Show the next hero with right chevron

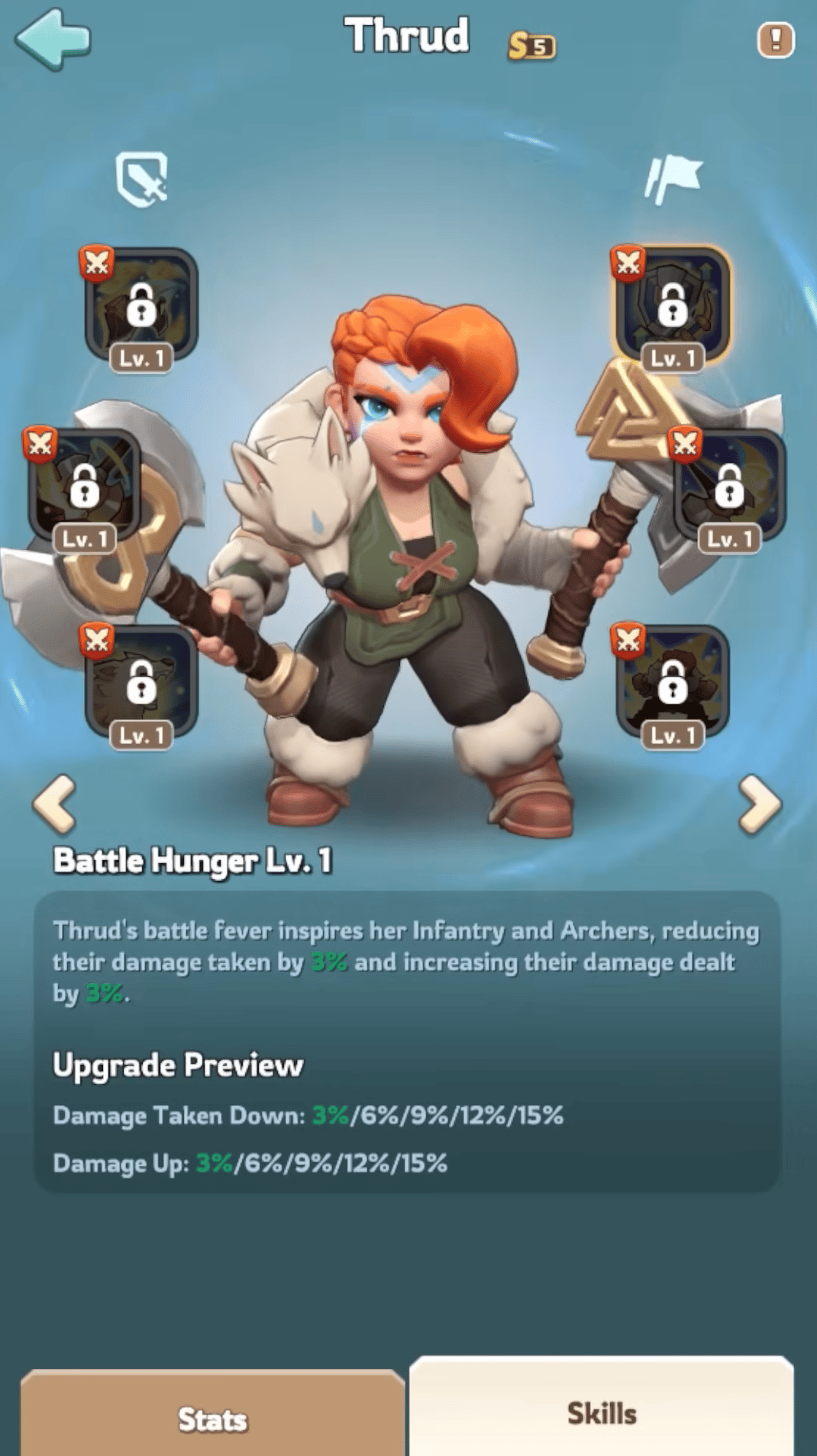[760, 804]
